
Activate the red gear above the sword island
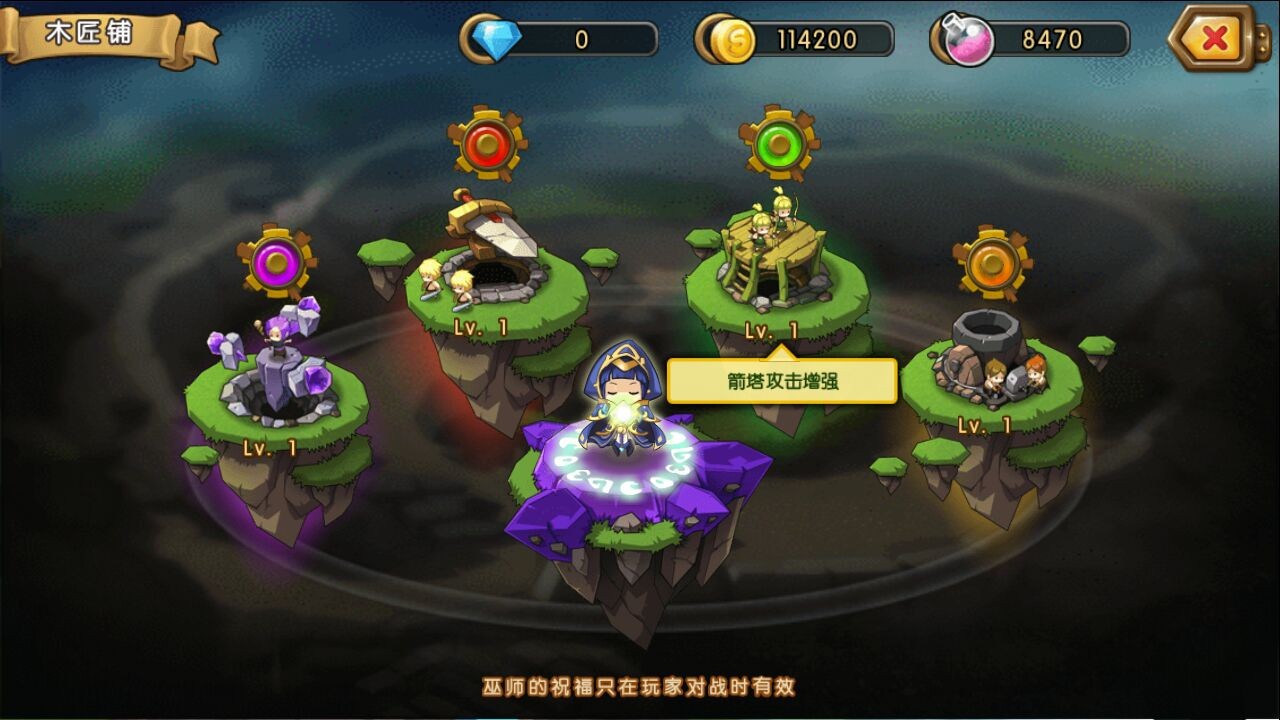coord(487,144)
